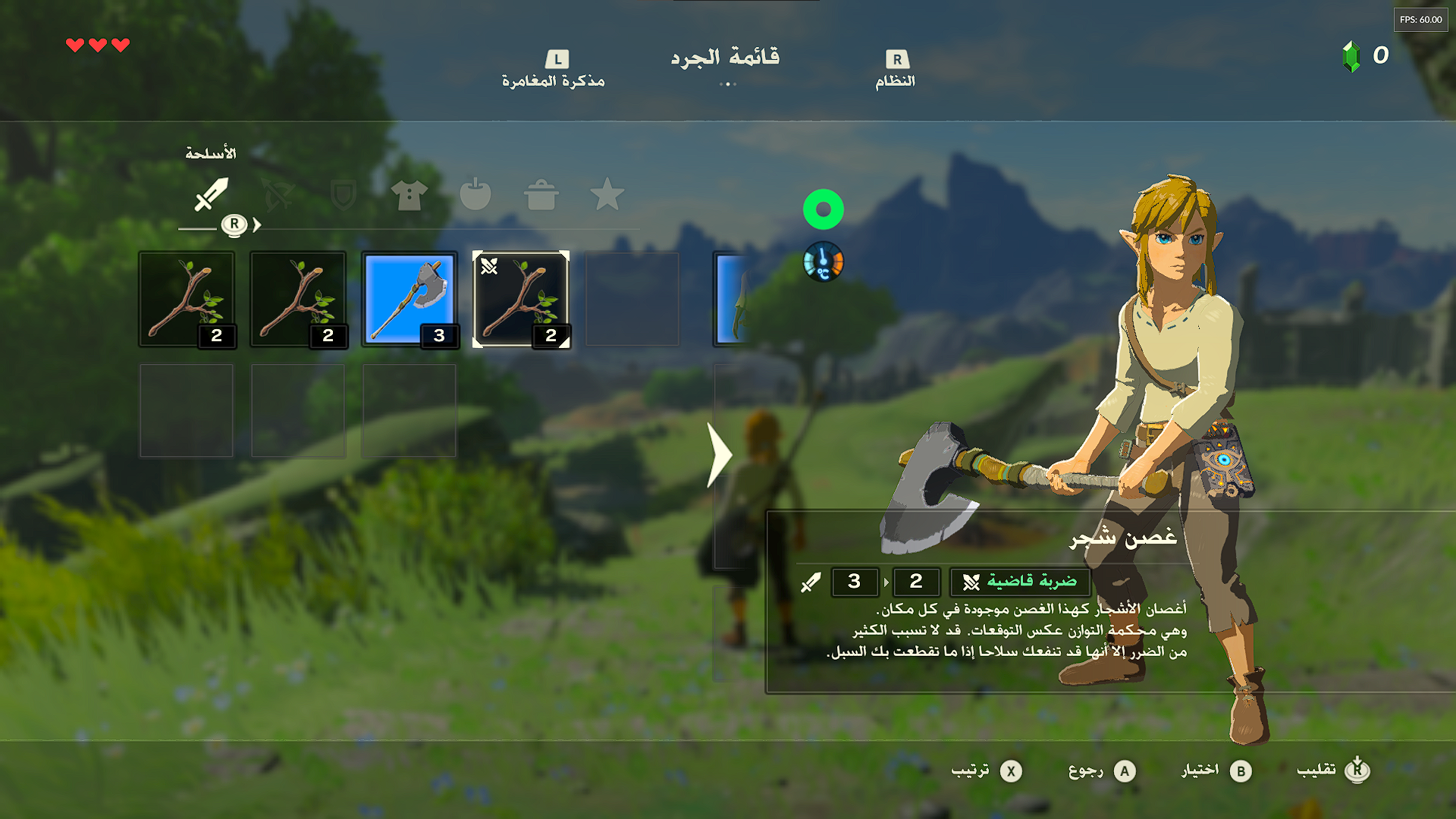Toggle the green noise level indicator circle
The width and height of the screenshot is (1456, 819).
coord(825,209)
